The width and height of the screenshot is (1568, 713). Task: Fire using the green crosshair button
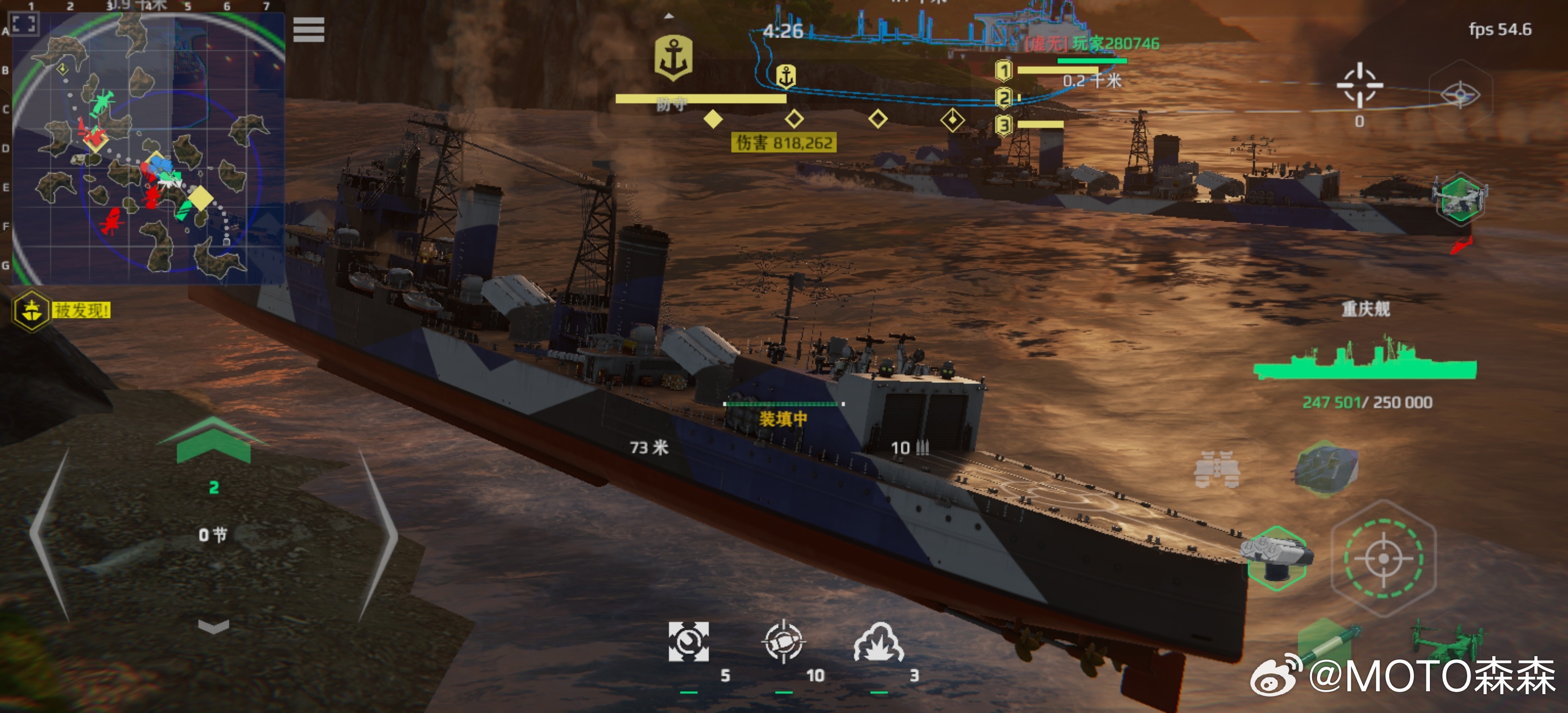coord(1383,557)
